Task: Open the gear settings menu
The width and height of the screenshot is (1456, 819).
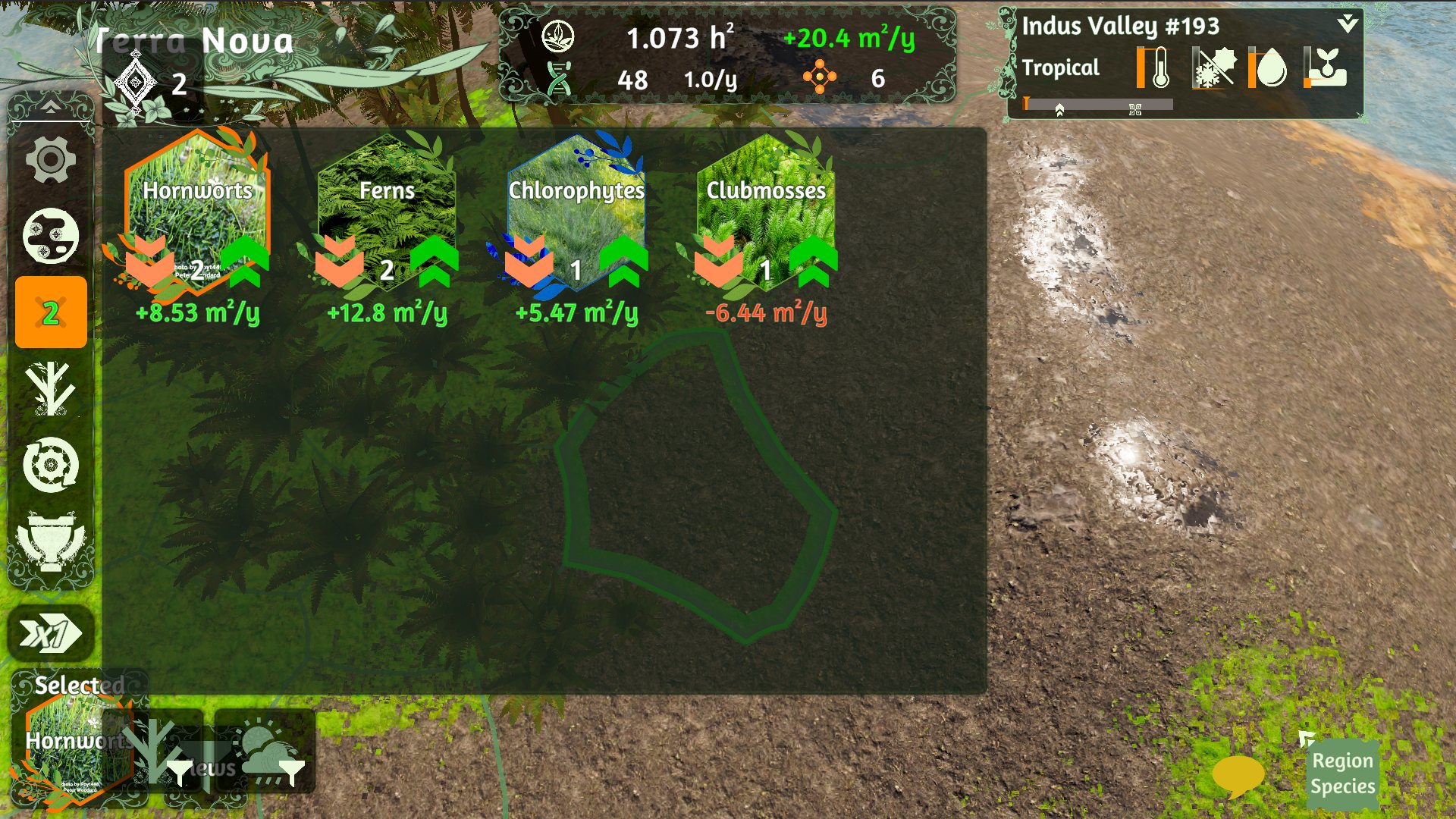Action: [x=50, y=160]
